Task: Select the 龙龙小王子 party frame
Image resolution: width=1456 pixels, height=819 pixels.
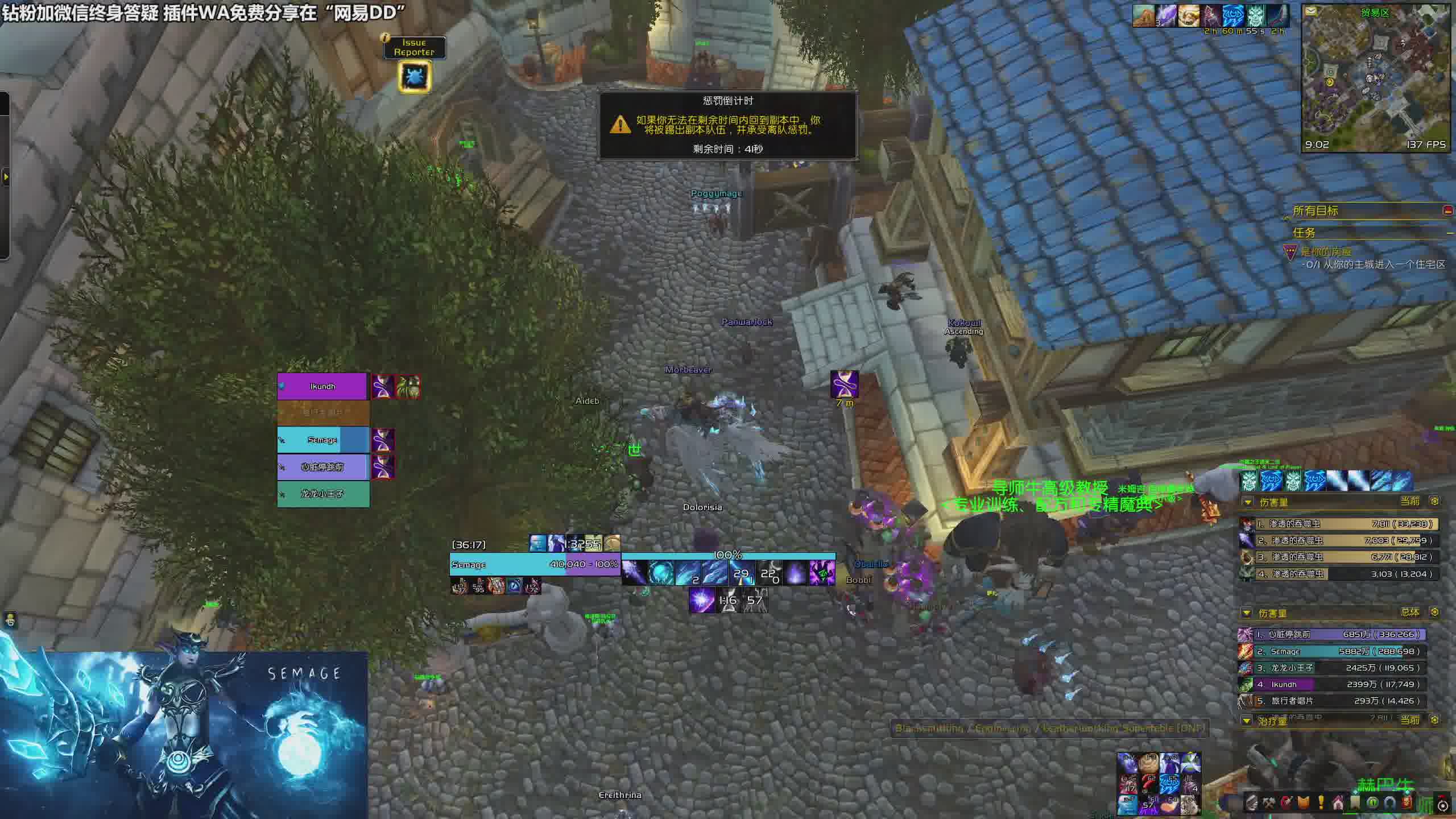Action: click(322, 494)
